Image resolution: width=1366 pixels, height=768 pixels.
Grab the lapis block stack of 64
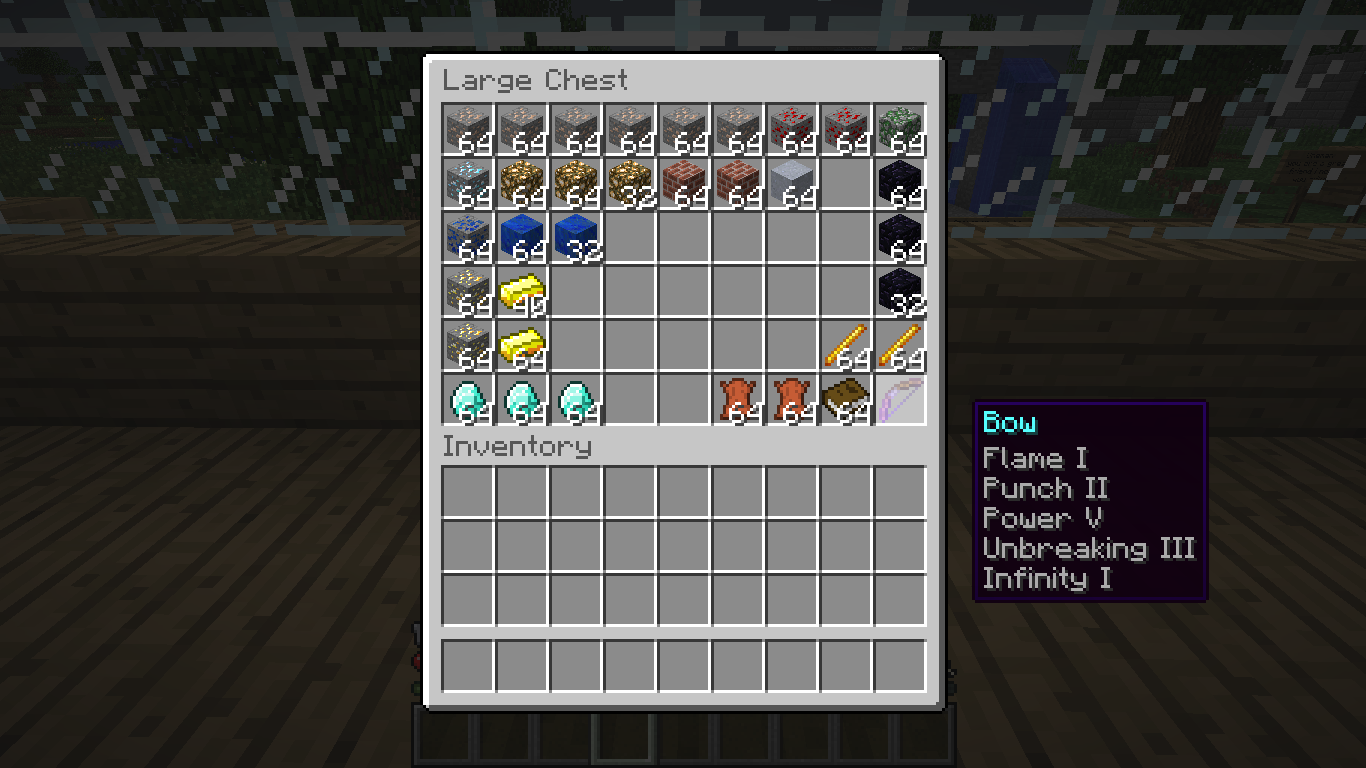tap(522, 238)
